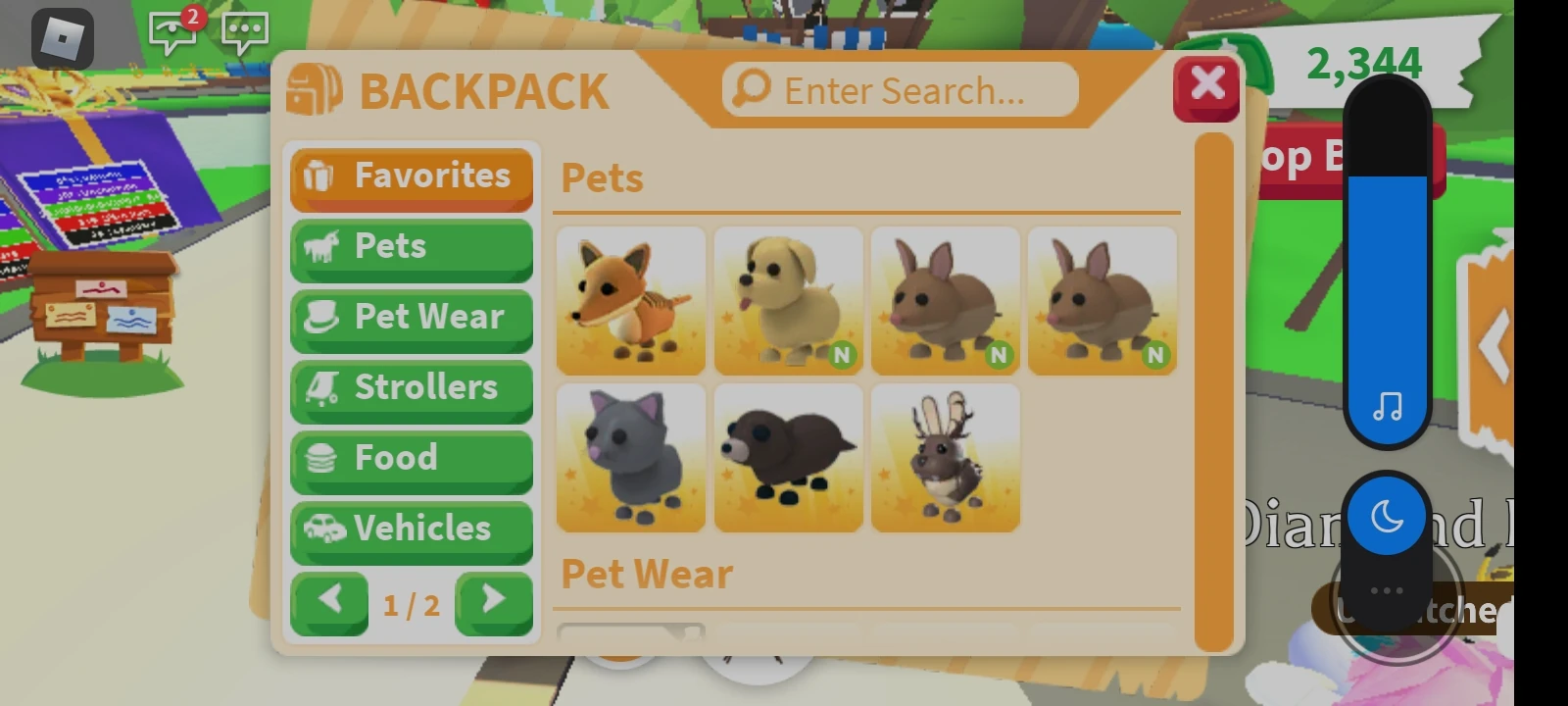Go back a page using the left arrow

[329, 602]
